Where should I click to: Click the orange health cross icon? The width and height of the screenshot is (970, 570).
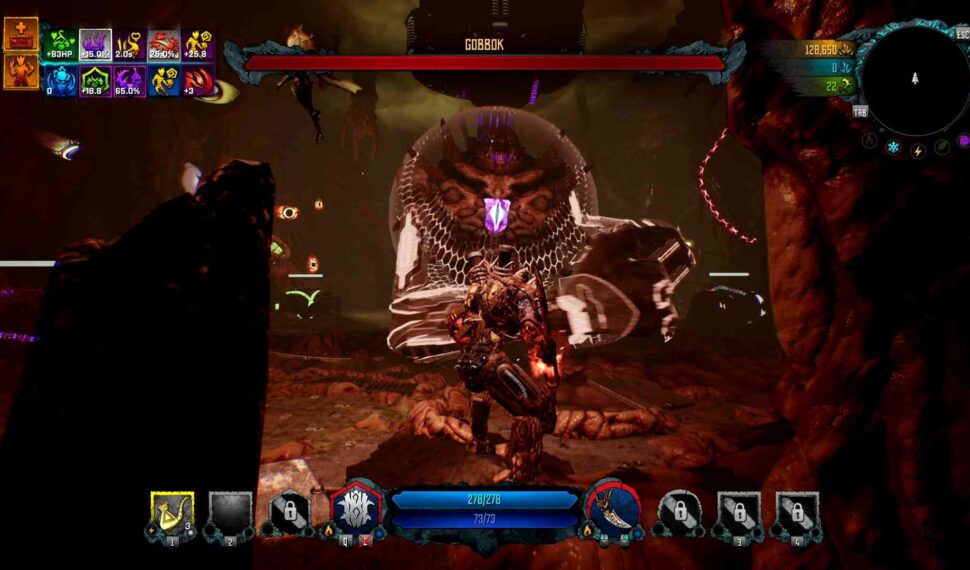21,34
